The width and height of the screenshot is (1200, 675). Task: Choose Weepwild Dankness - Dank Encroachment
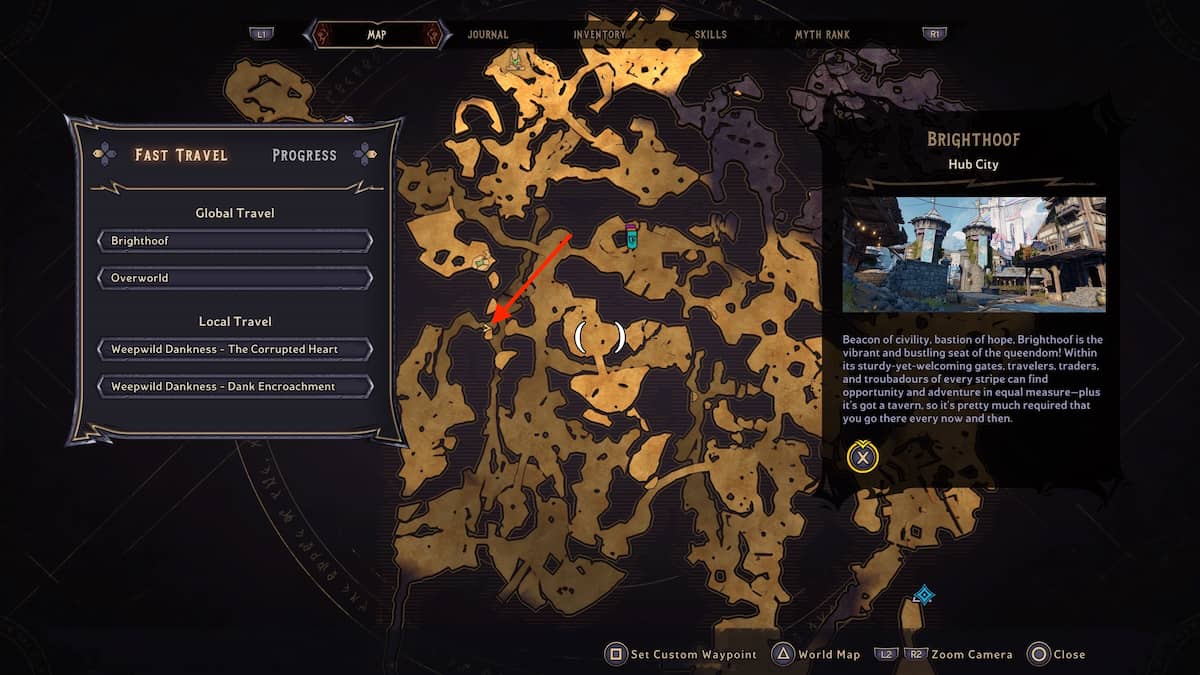(235, 386)
